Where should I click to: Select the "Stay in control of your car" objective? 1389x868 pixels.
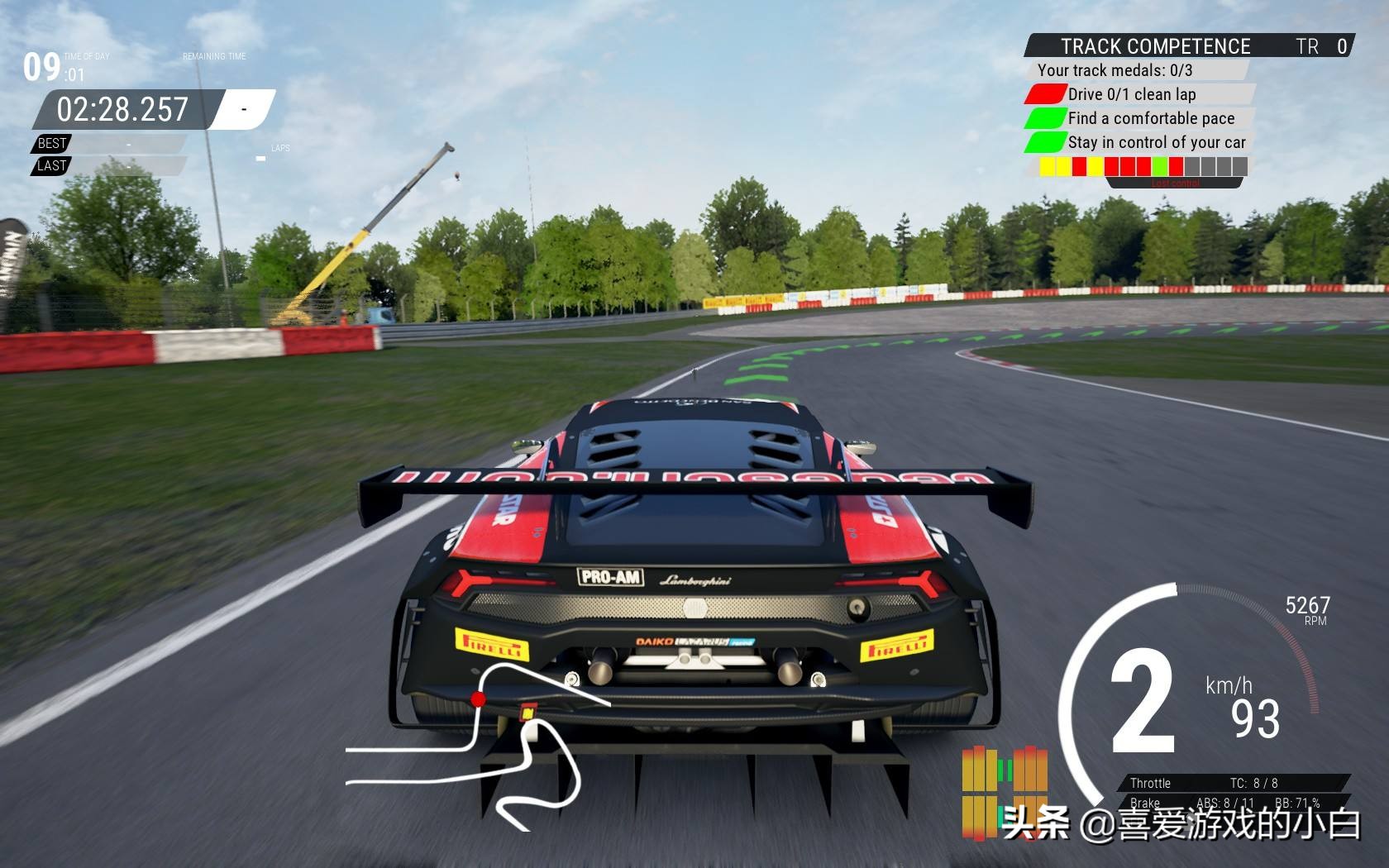point(1156,142)
